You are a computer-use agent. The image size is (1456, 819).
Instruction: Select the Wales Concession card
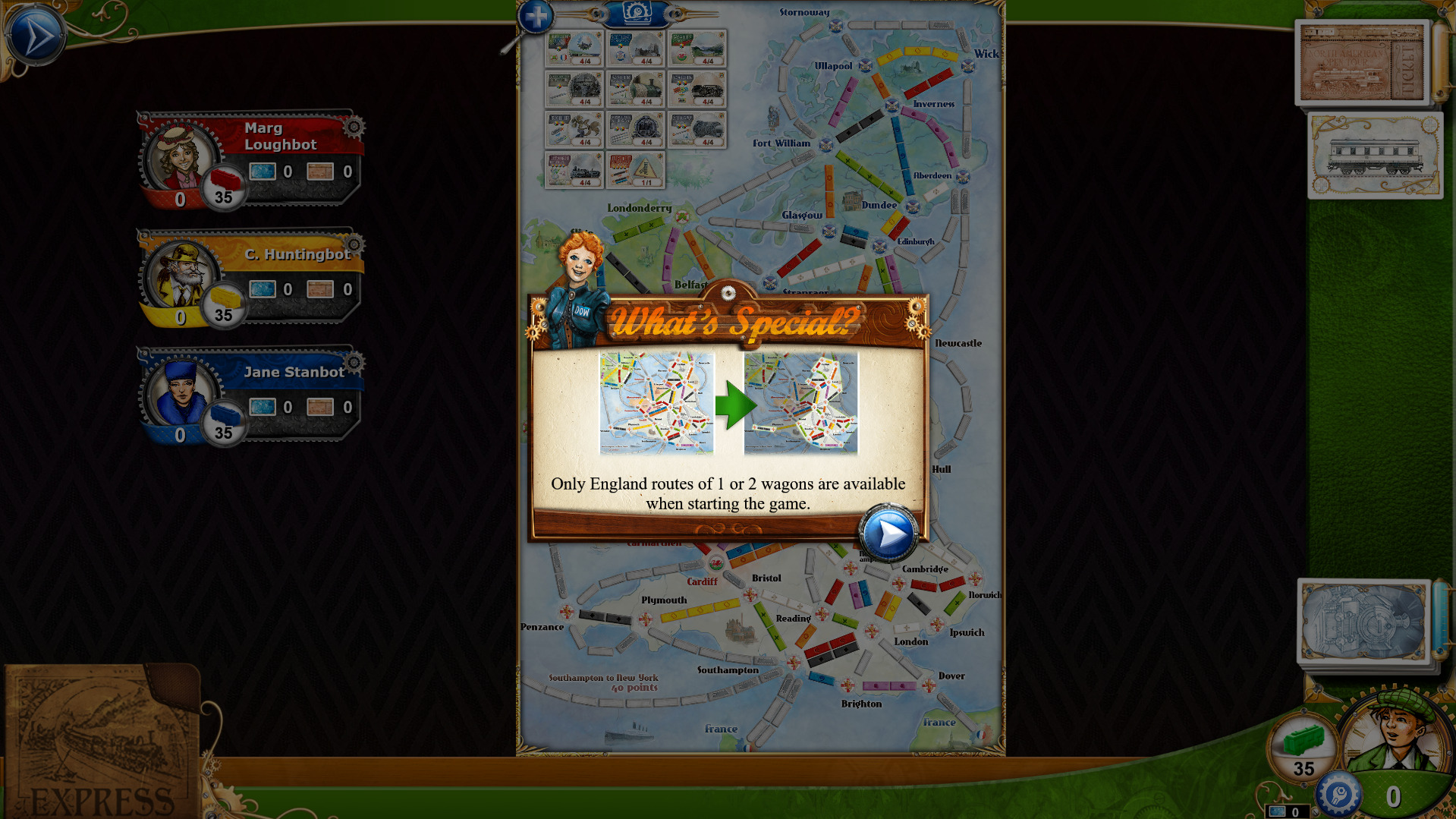click(x=697, y=49)
